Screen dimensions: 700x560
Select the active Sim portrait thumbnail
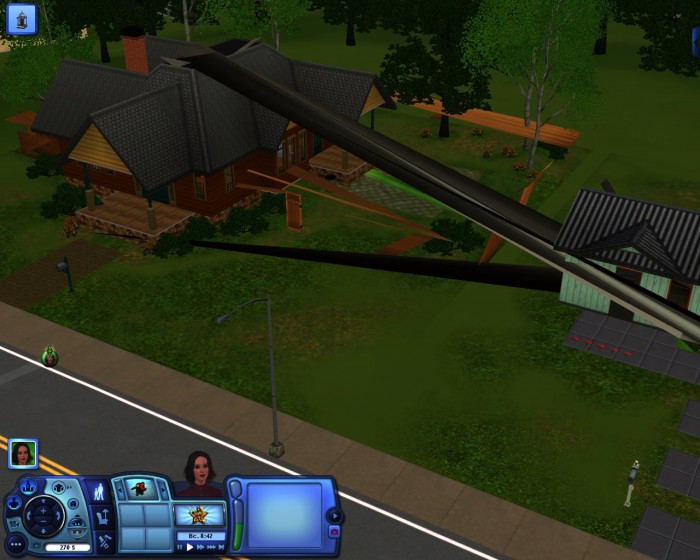pos(23,454)
